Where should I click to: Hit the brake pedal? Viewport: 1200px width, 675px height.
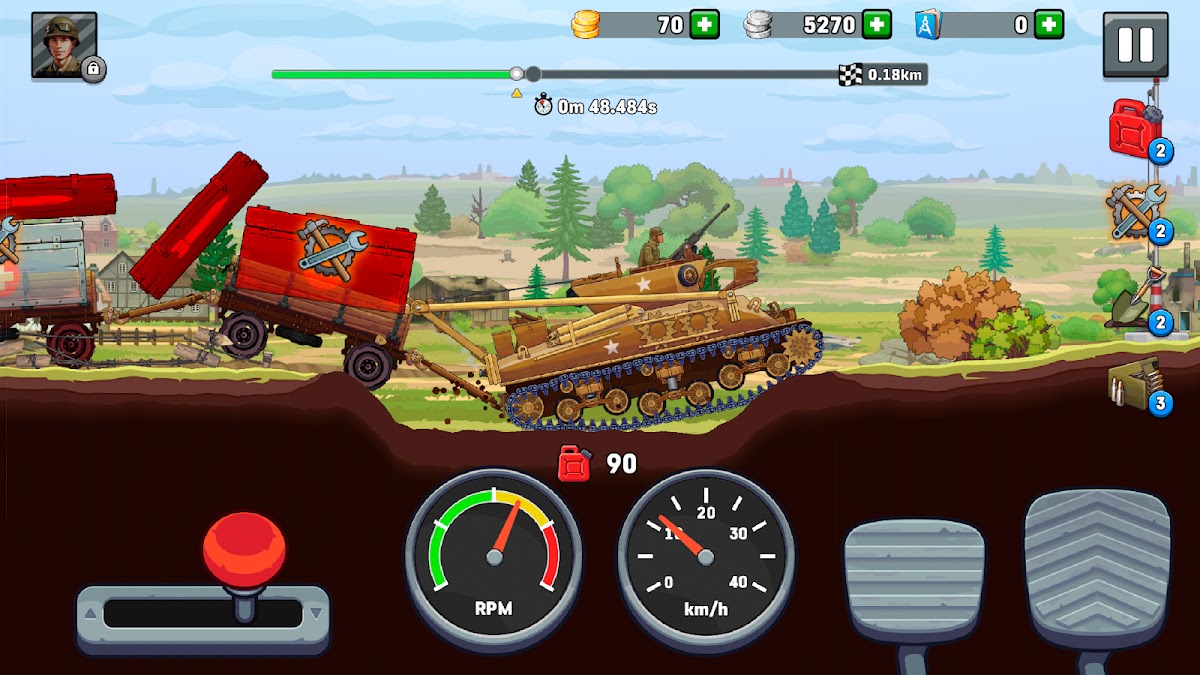coord(914,580)
